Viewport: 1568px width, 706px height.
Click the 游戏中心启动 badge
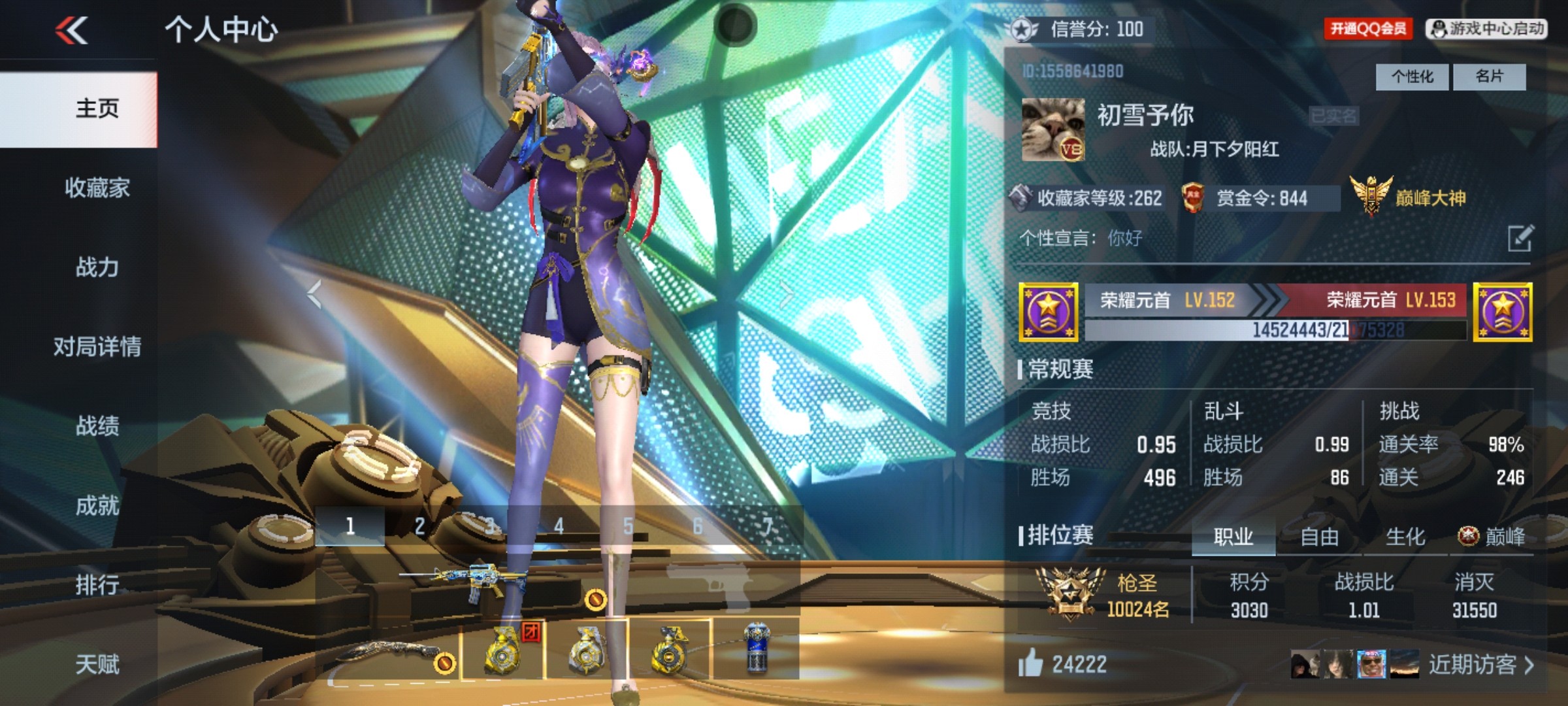pyautogui.click(x=1486, y=29)
